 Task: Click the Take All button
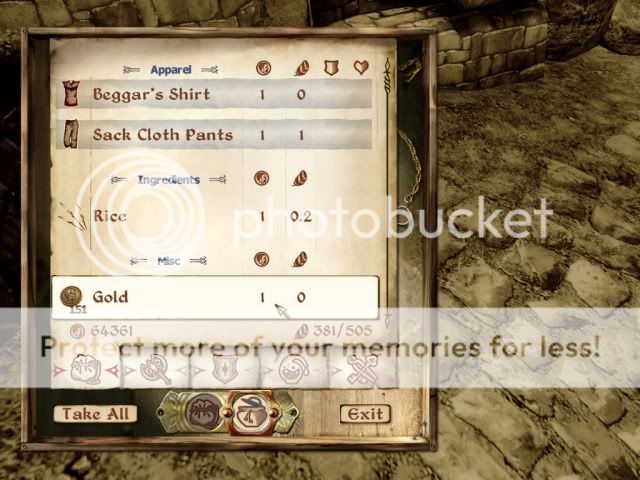[x=96, y=413]
